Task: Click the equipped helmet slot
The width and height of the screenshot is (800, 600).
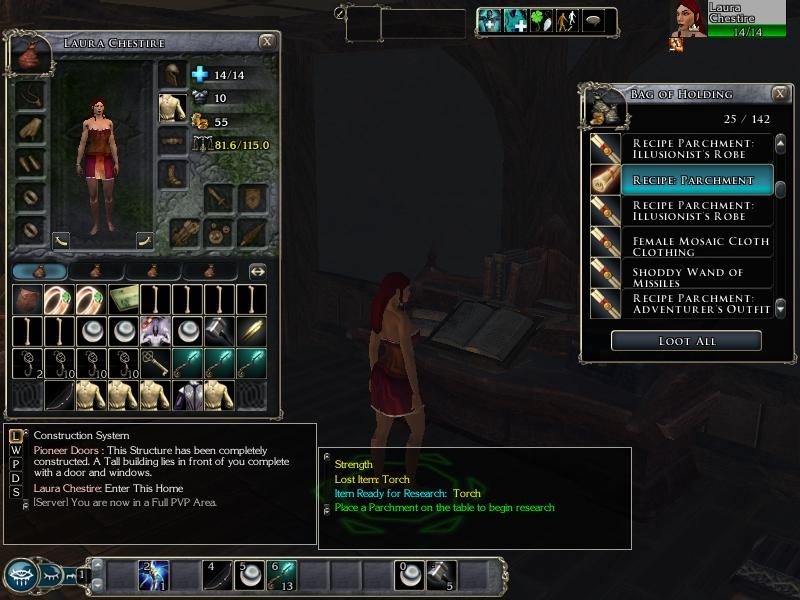Action: pyautogui.click(x=172, y=75)
